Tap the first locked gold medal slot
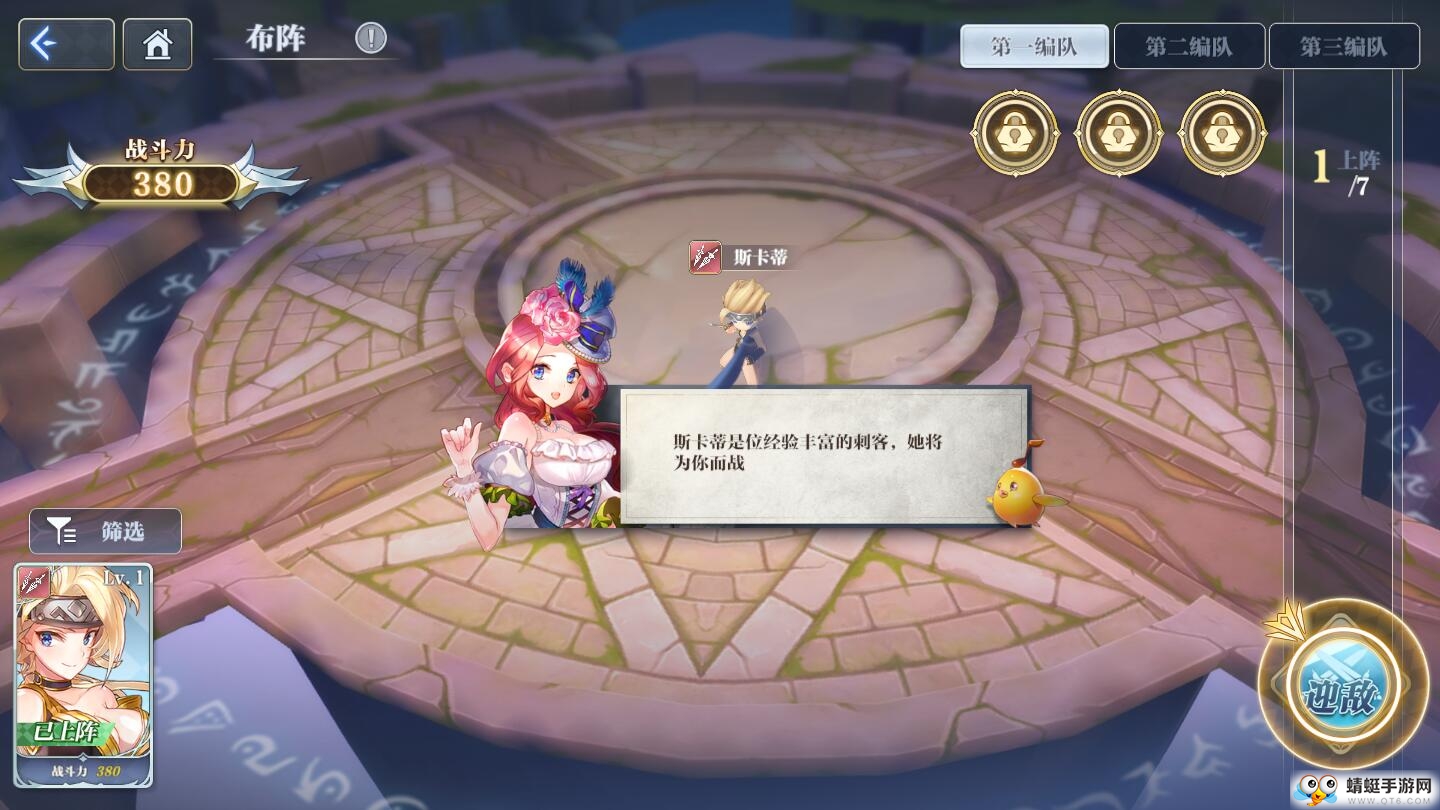Image resolution: width=1440 pixels, height=810 pixels. (1016, 133)
